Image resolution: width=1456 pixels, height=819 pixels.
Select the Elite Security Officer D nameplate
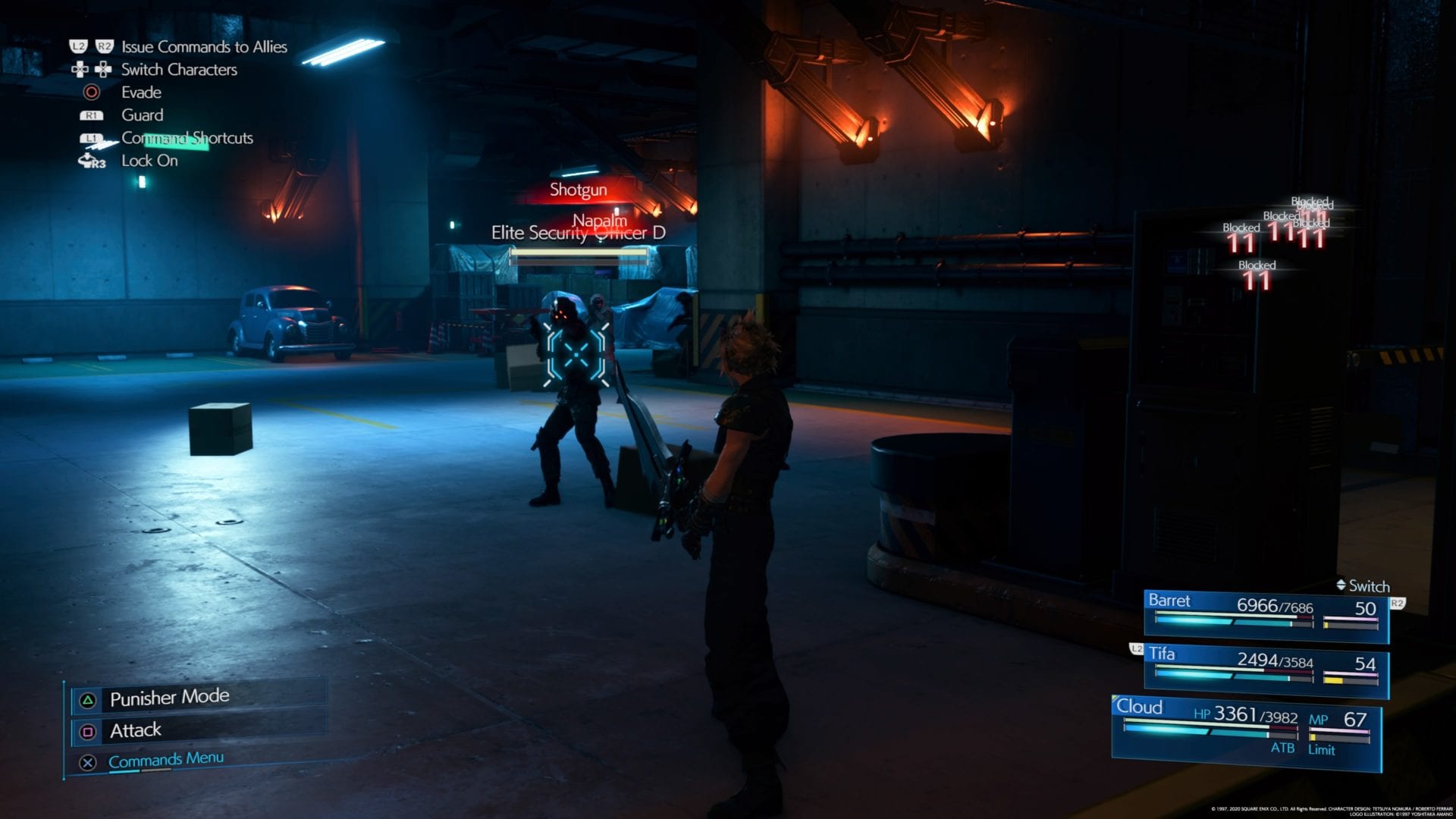pyautogui.click(x=580, y=235)
